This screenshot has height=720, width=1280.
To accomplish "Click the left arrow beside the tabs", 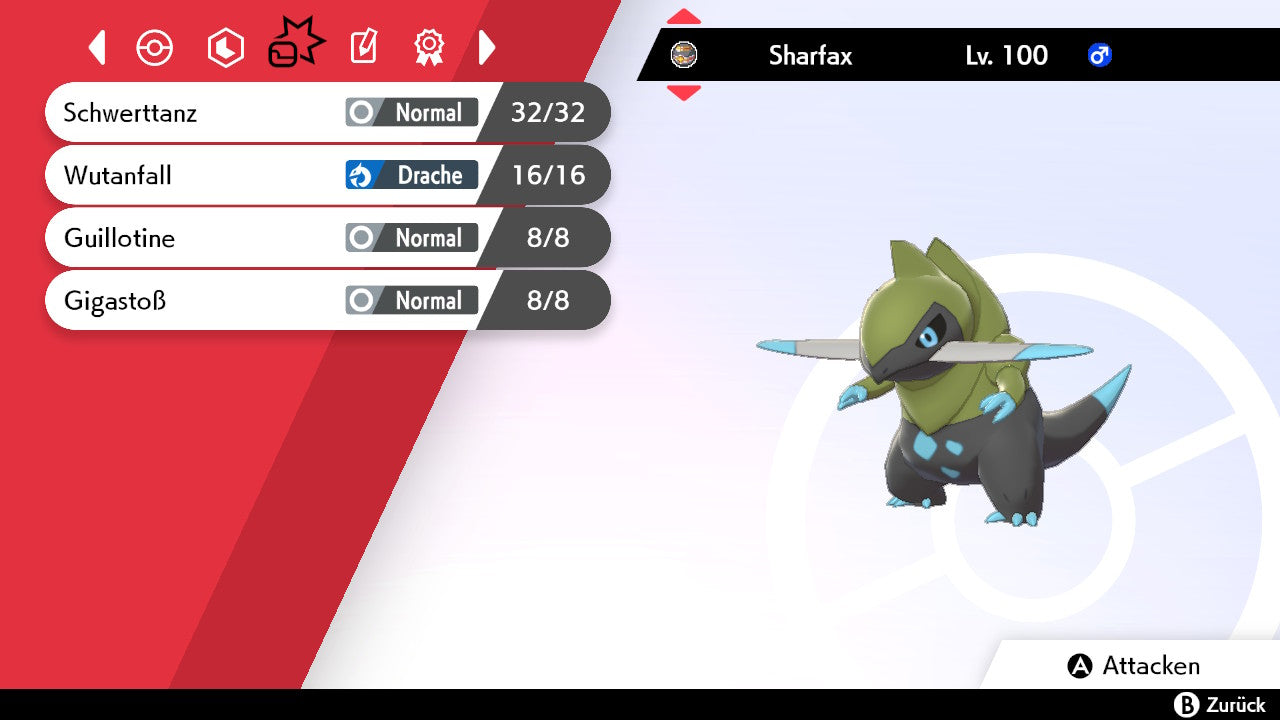I will (x=97, y=47).
